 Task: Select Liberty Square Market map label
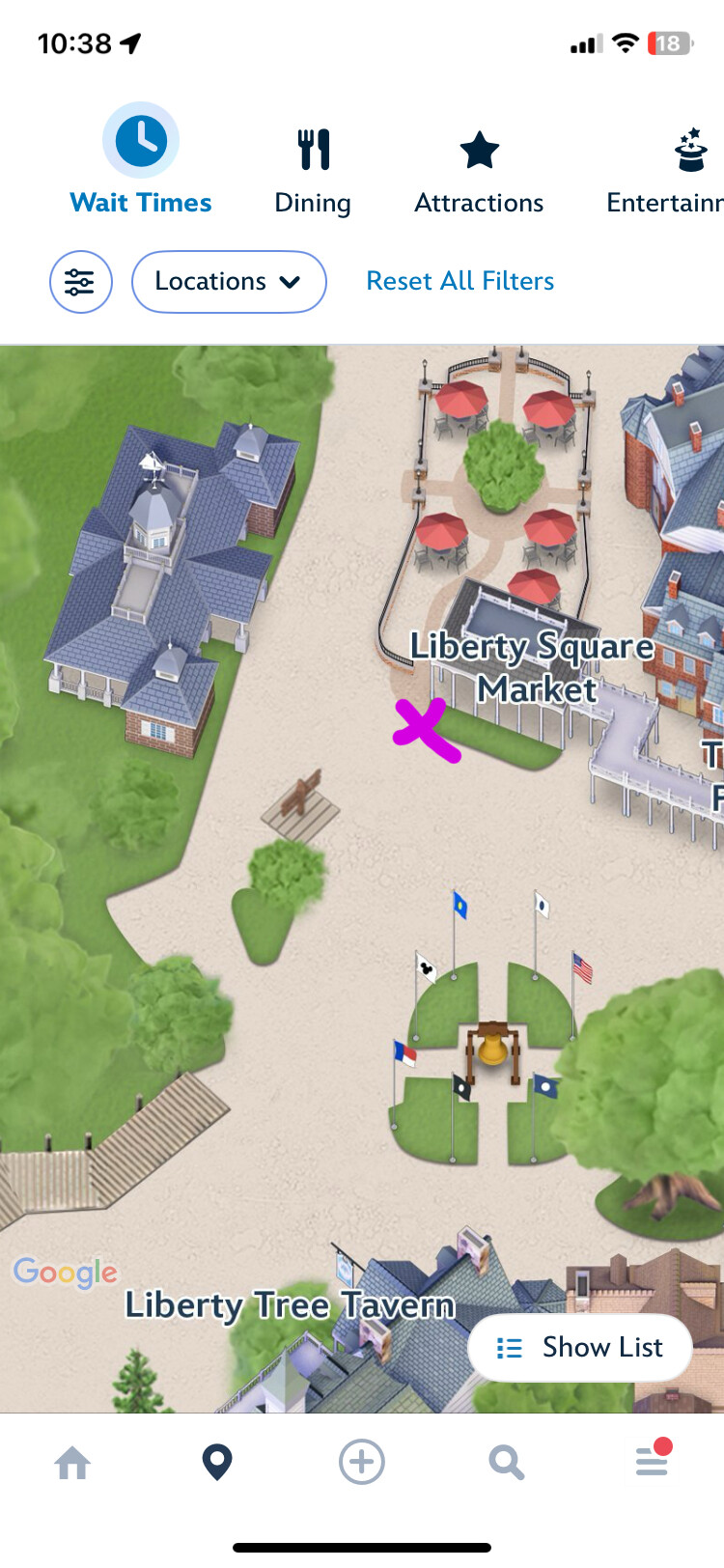pos(533,667)
